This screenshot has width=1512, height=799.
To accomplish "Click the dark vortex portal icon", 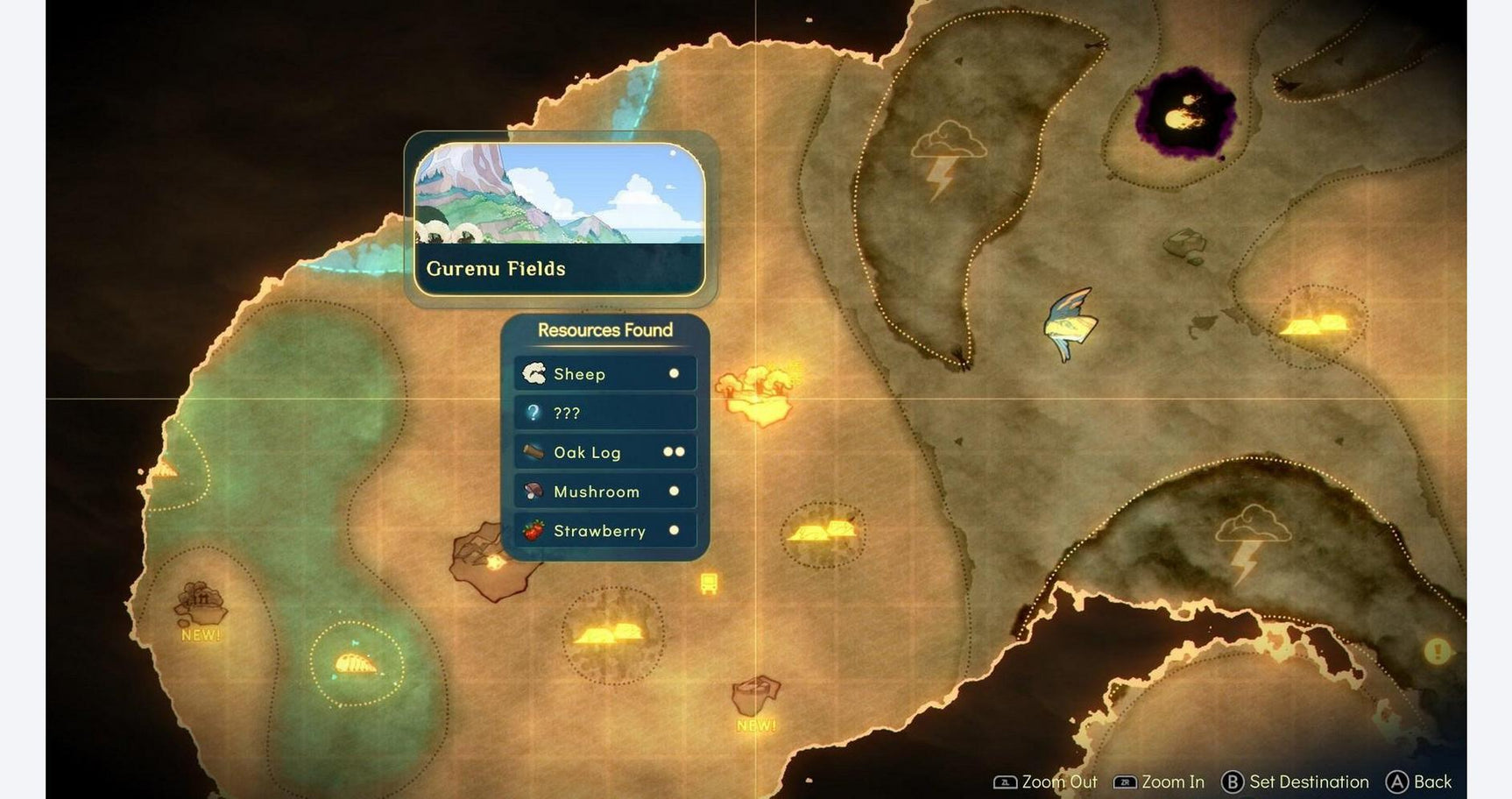I will 1184,110.
